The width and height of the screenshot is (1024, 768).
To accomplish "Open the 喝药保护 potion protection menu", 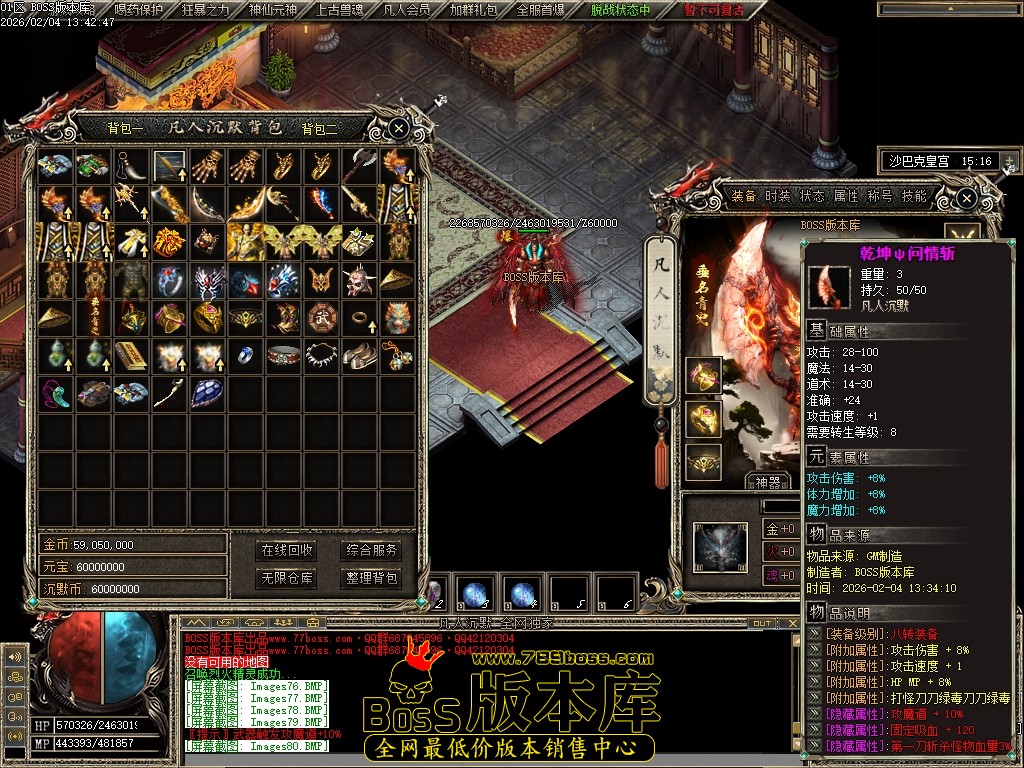I will [138, 10].
